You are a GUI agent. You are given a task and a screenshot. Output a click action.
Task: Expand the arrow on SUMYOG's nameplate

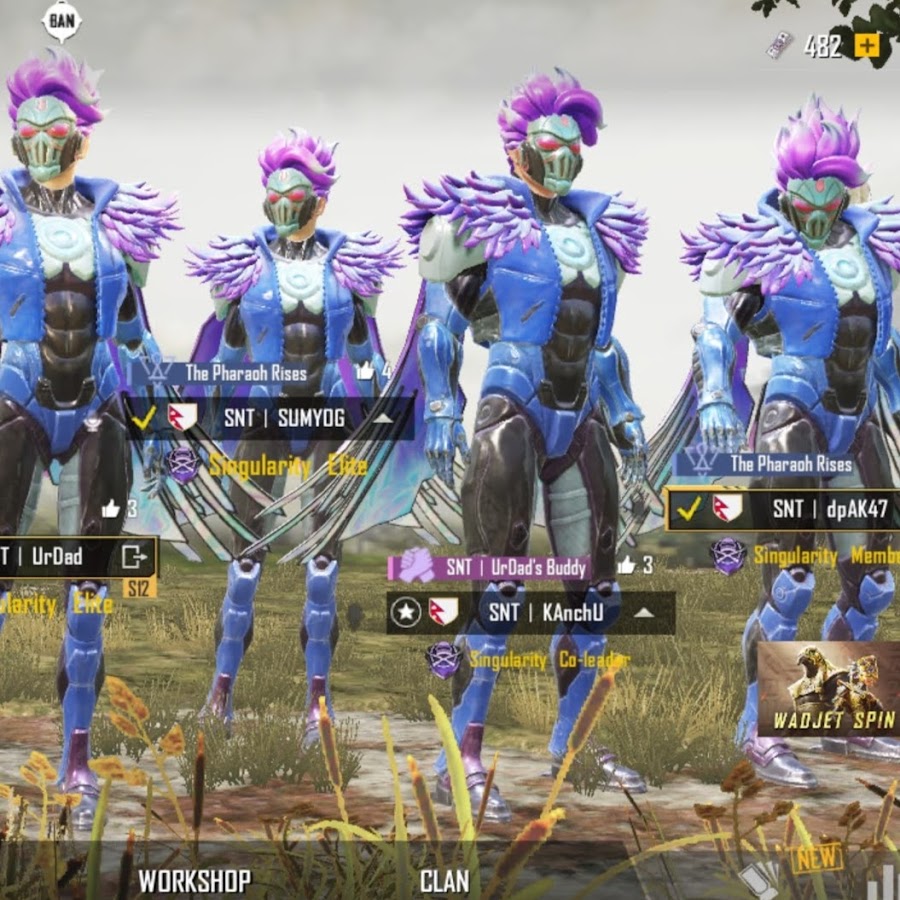tap(383, 418)
